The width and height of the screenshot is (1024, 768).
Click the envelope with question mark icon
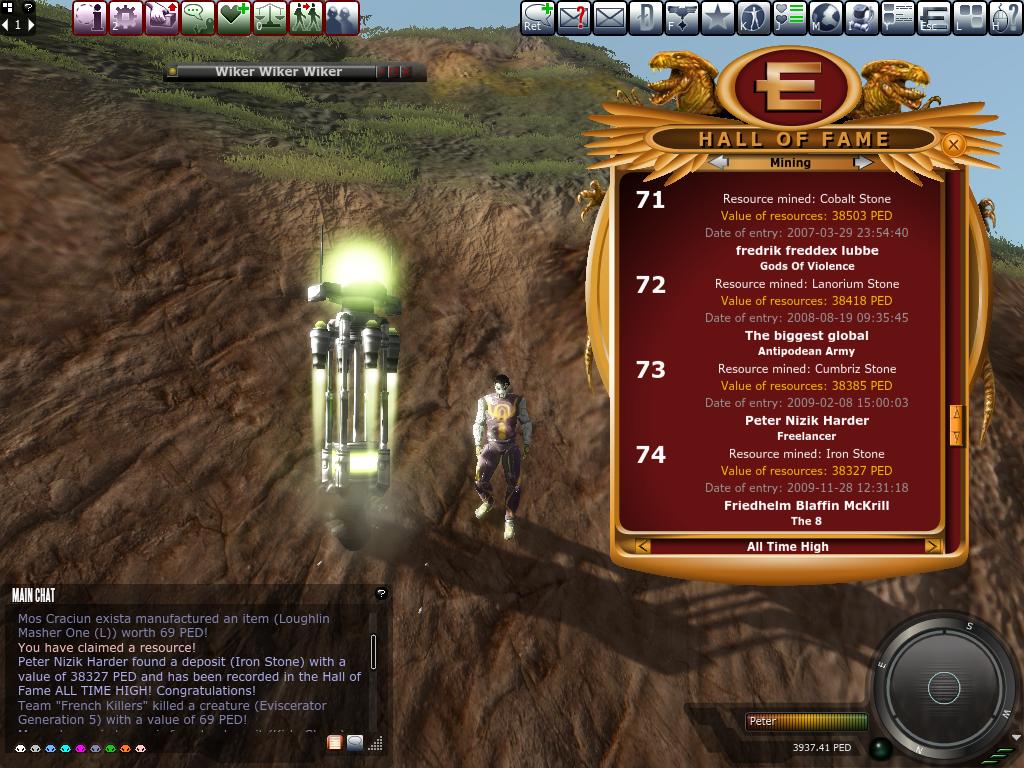573,18
